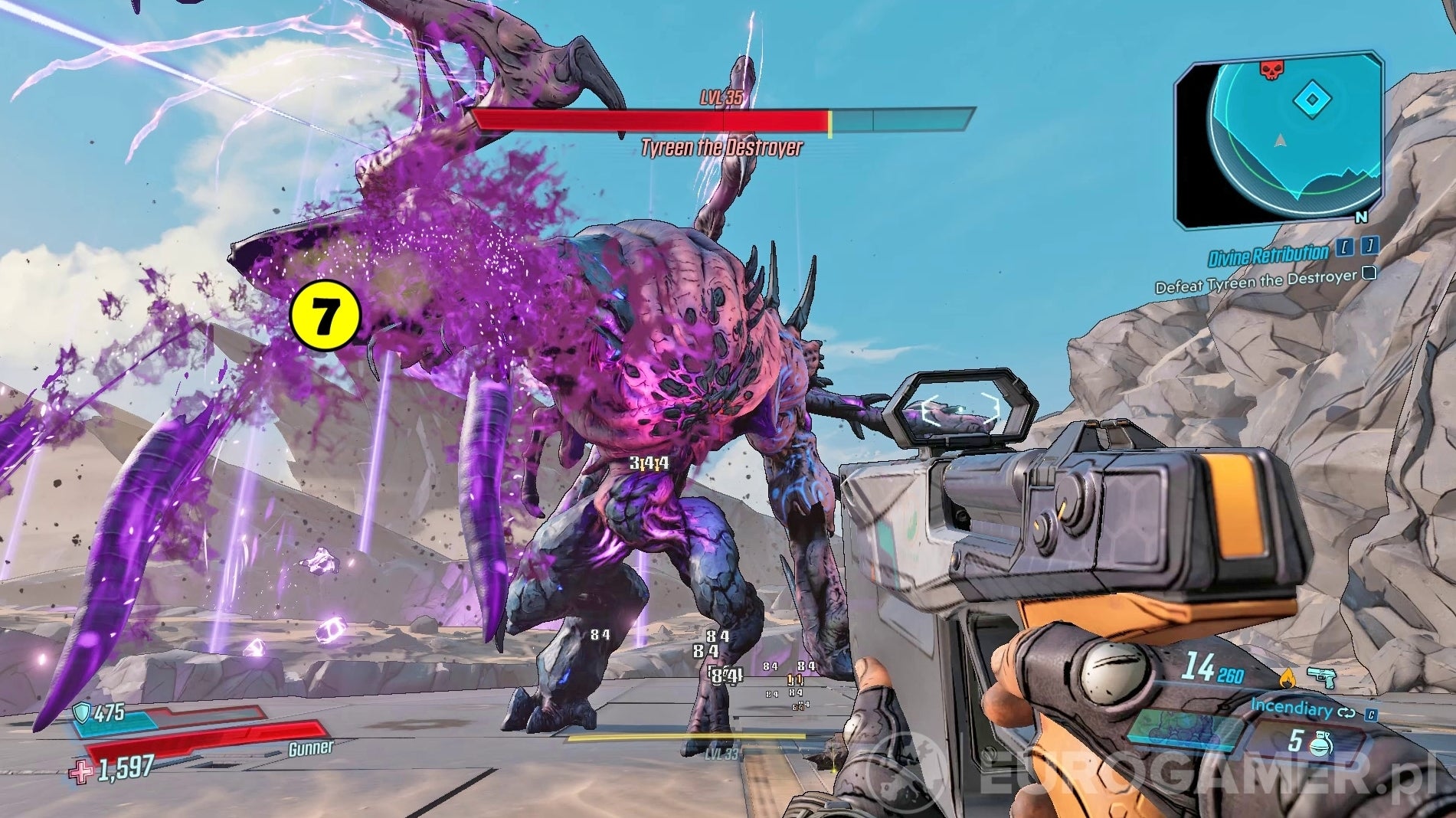Image resolution: width=1456 pixels, height=818 pixels.
Task: Select the pistol weapon slot icon
Action: point(1322,677)
